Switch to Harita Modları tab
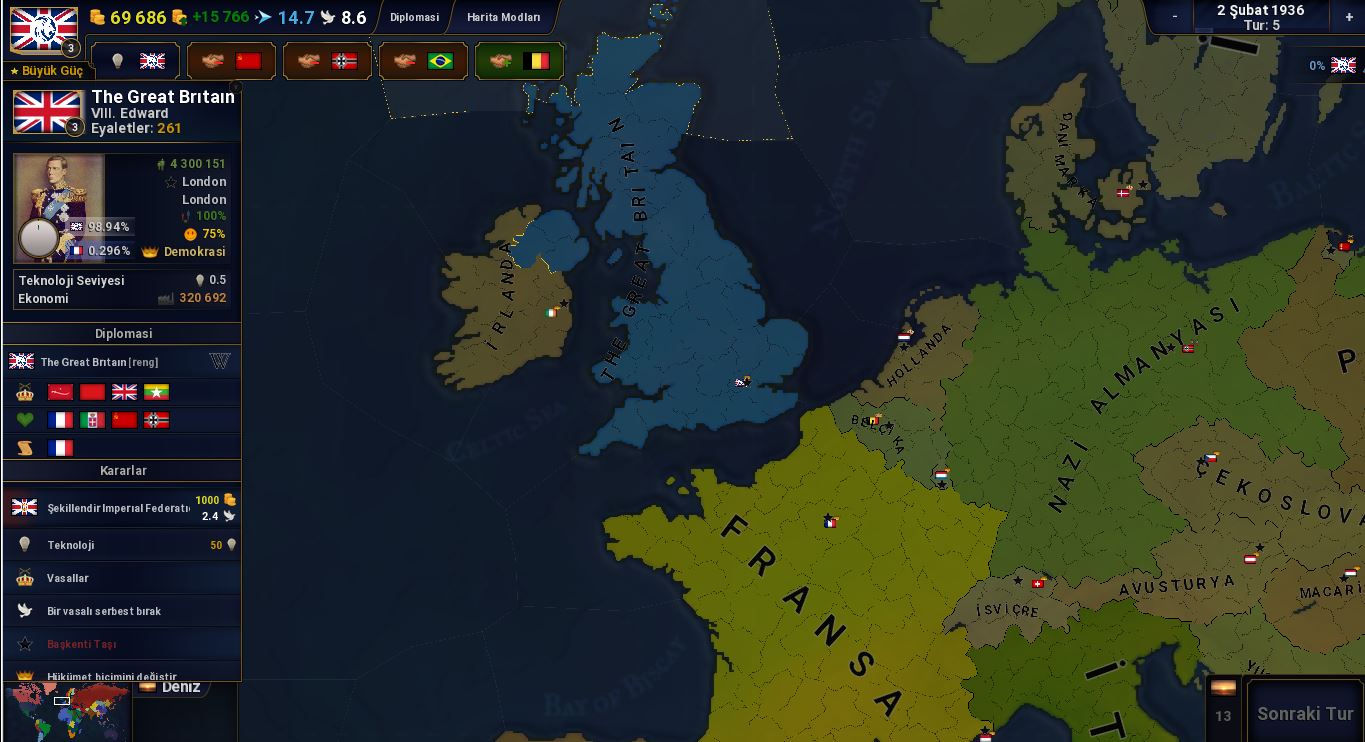The height and width of the screenshot is (742, 1365). (x=503, y=17)
